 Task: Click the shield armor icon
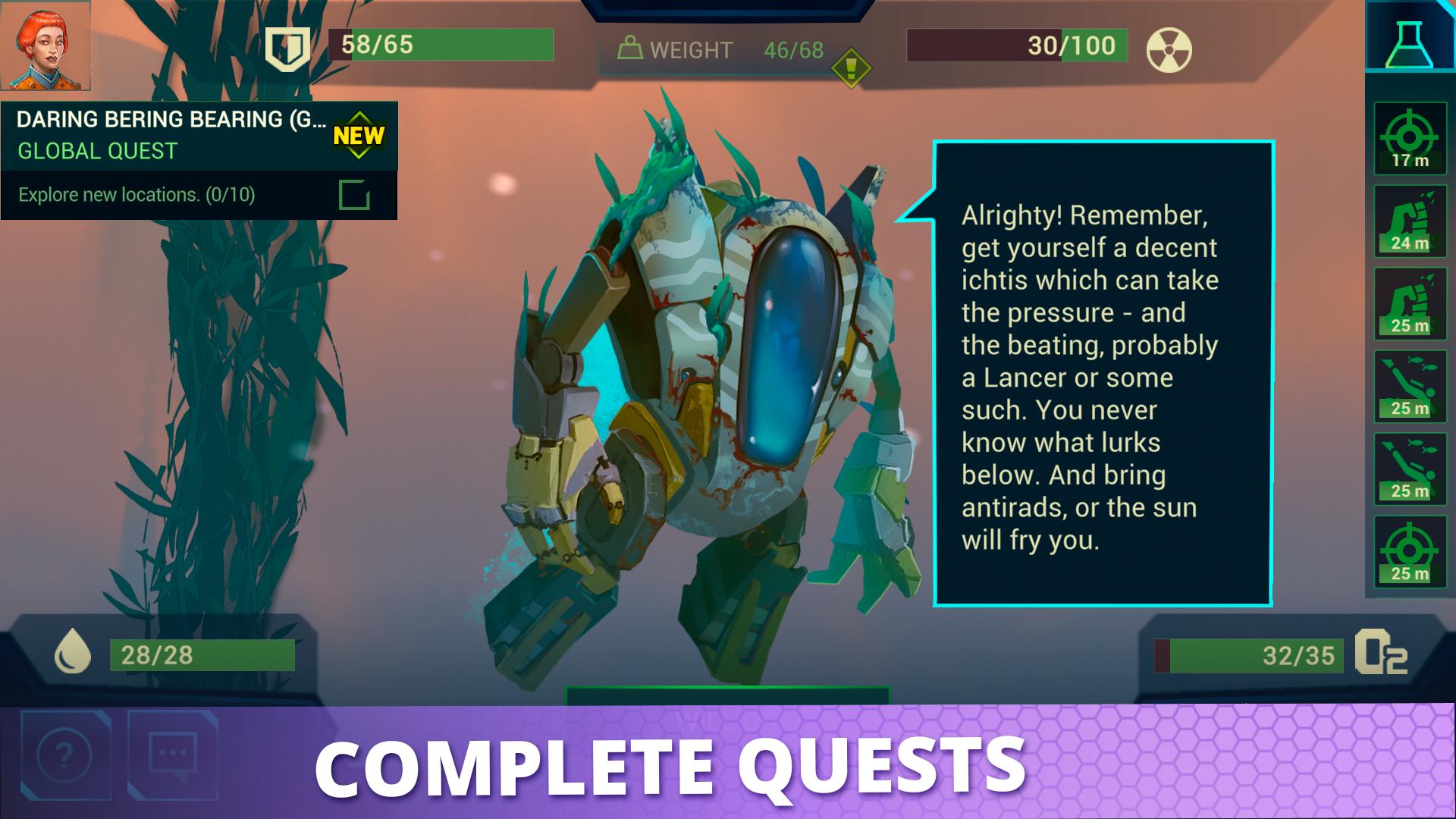288,49
